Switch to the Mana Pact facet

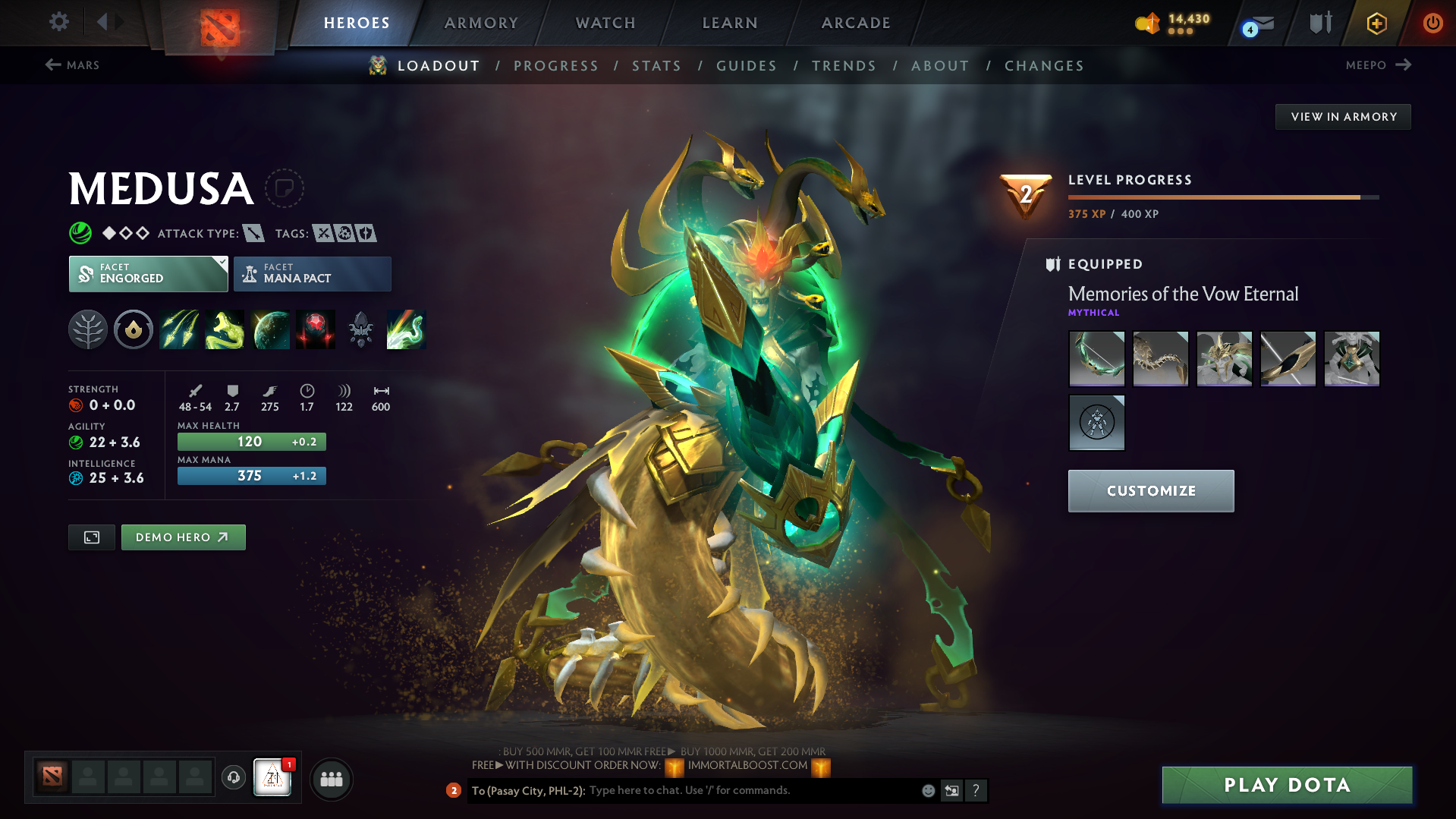[312, 273]
